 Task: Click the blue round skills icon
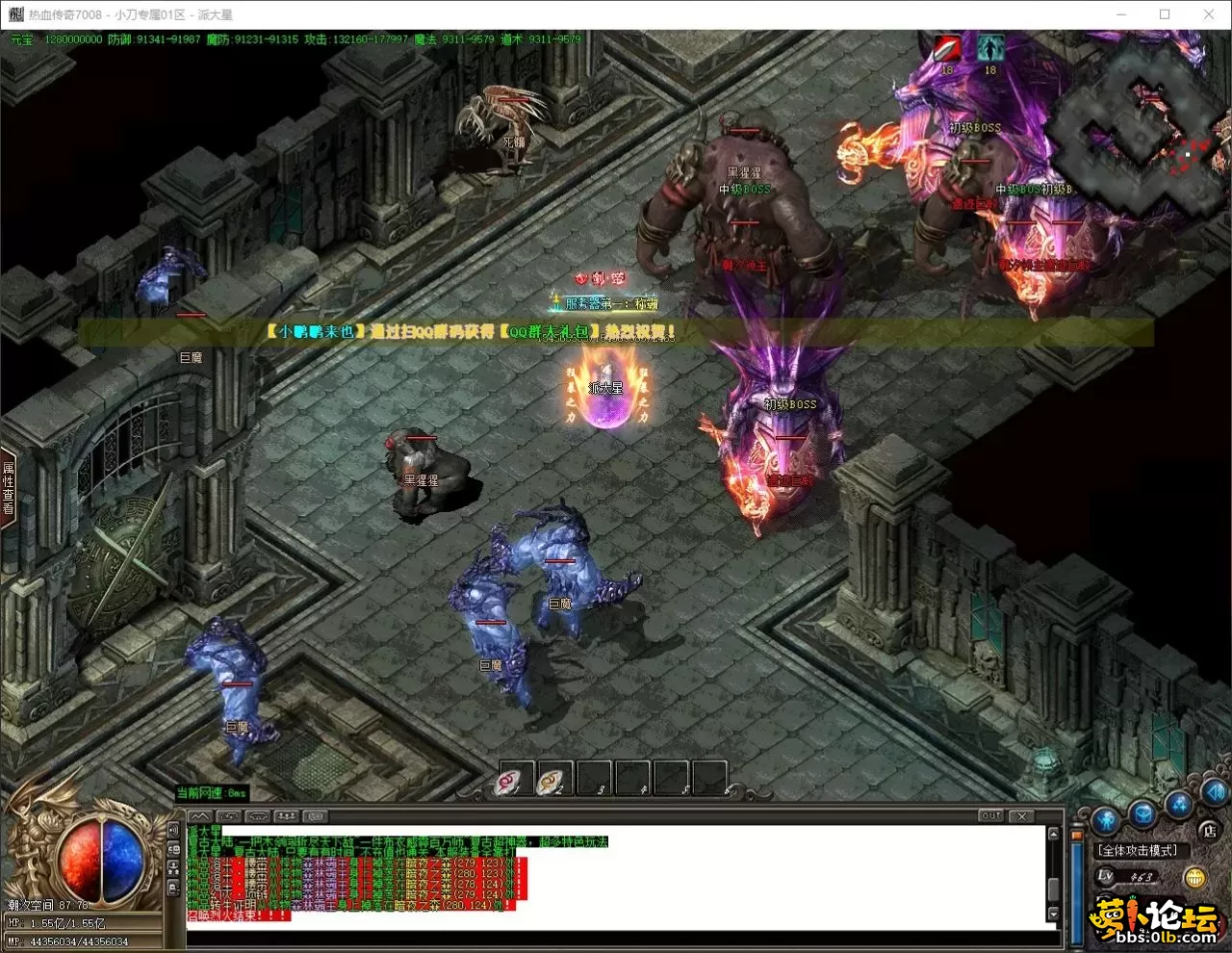point(1178,804)
